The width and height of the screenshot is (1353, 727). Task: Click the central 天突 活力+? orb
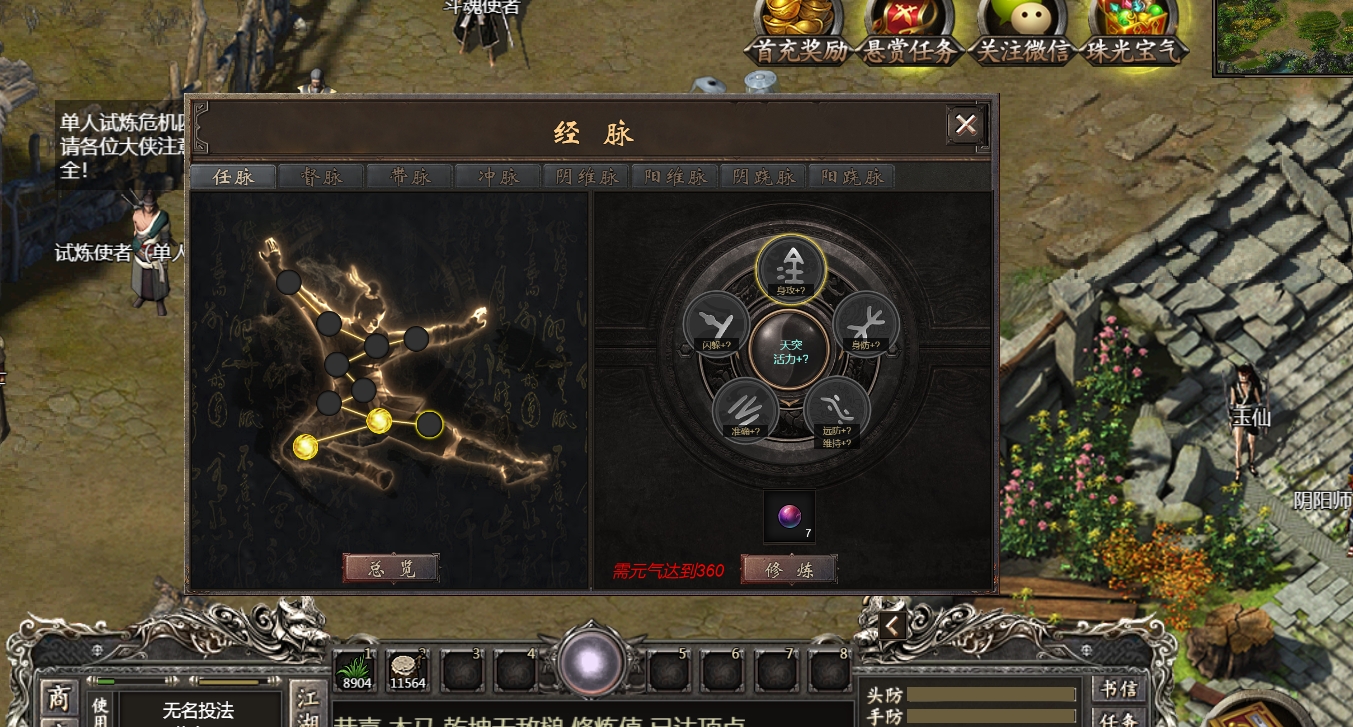[x=790, y=349]
